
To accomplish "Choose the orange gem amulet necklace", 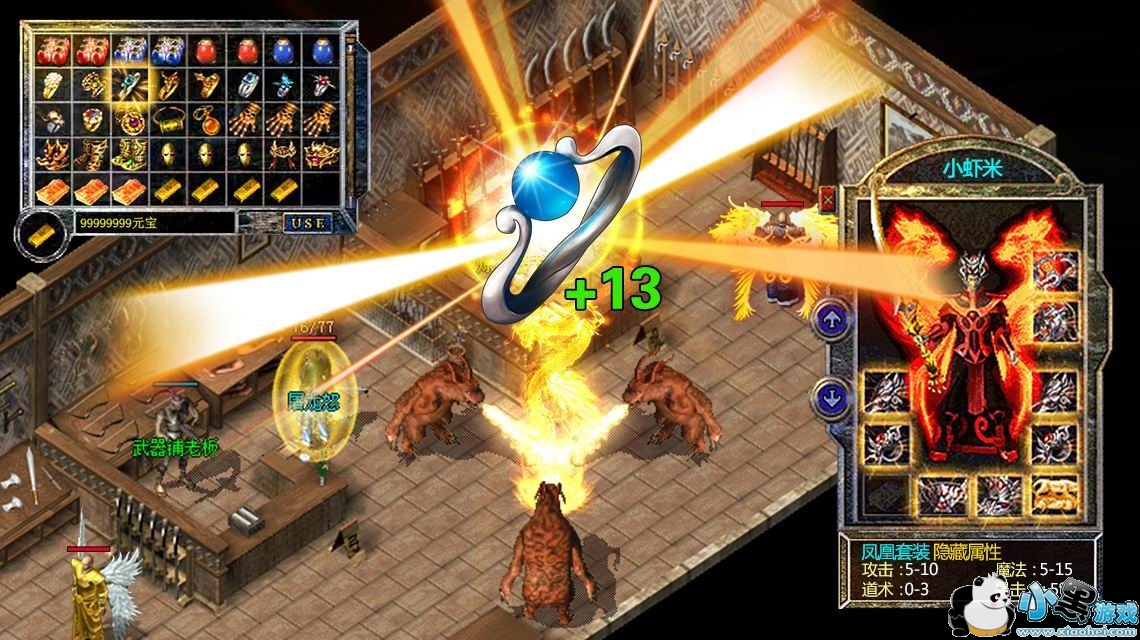I will coord(204,121).
